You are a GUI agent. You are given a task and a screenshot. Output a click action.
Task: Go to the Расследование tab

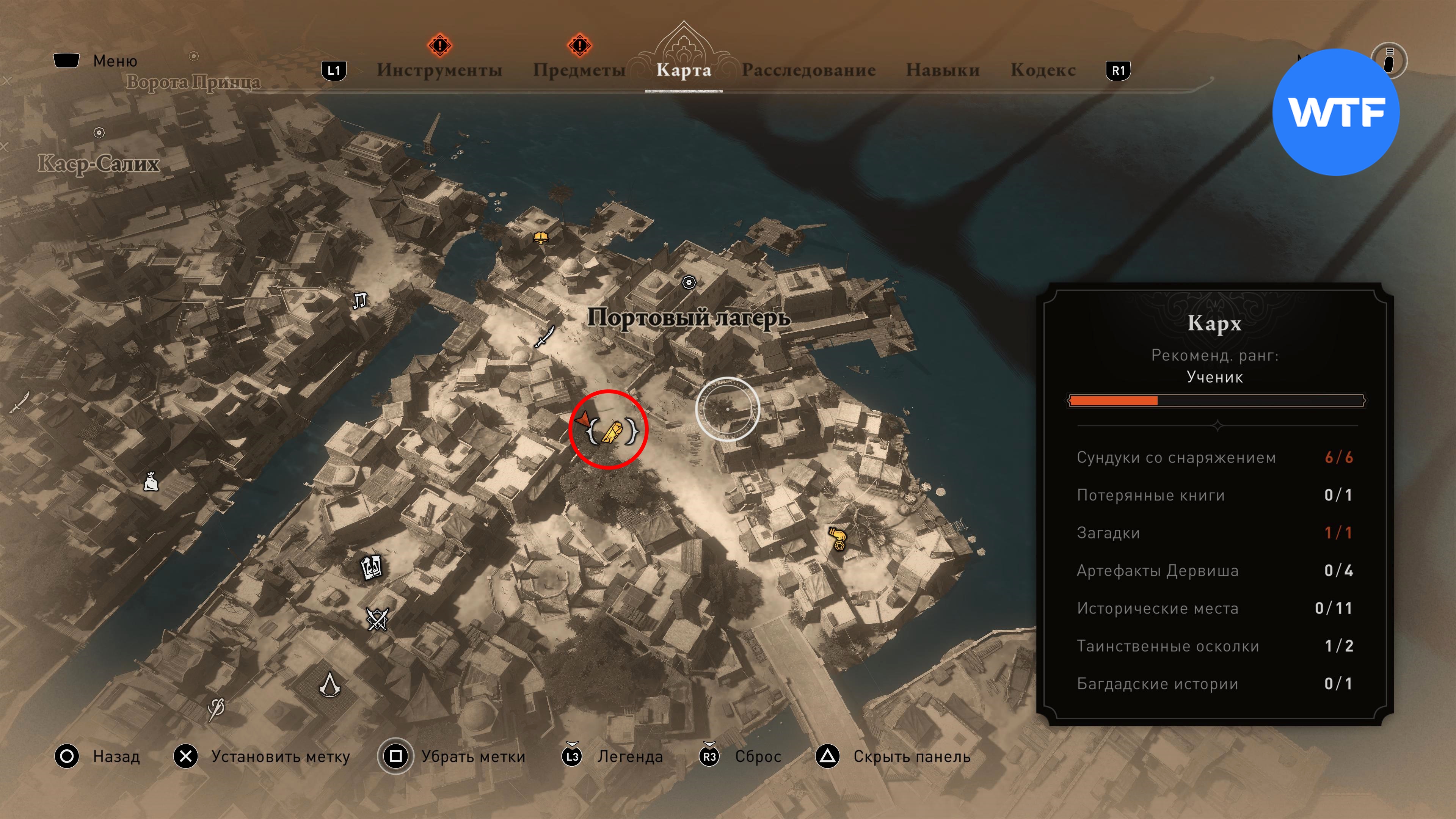coord(808,70)
